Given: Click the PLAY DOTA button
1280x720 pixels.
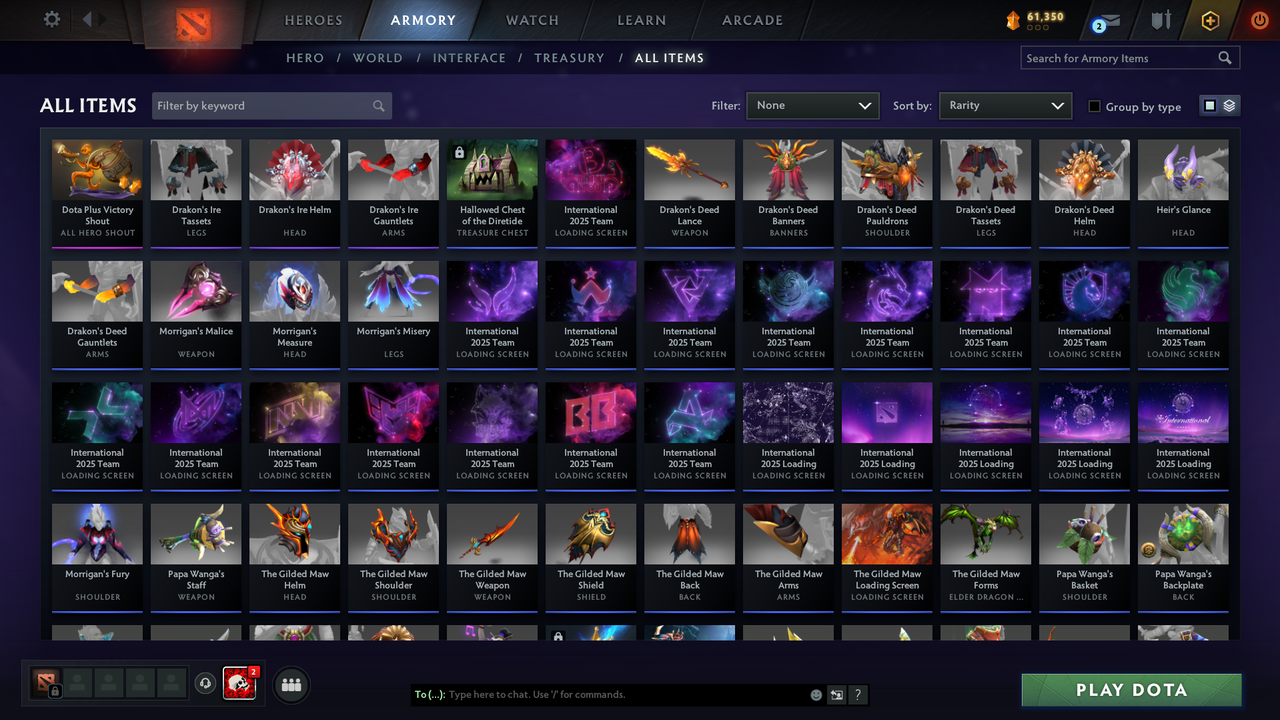Looking at the screenshot, I should [1131, 690].
